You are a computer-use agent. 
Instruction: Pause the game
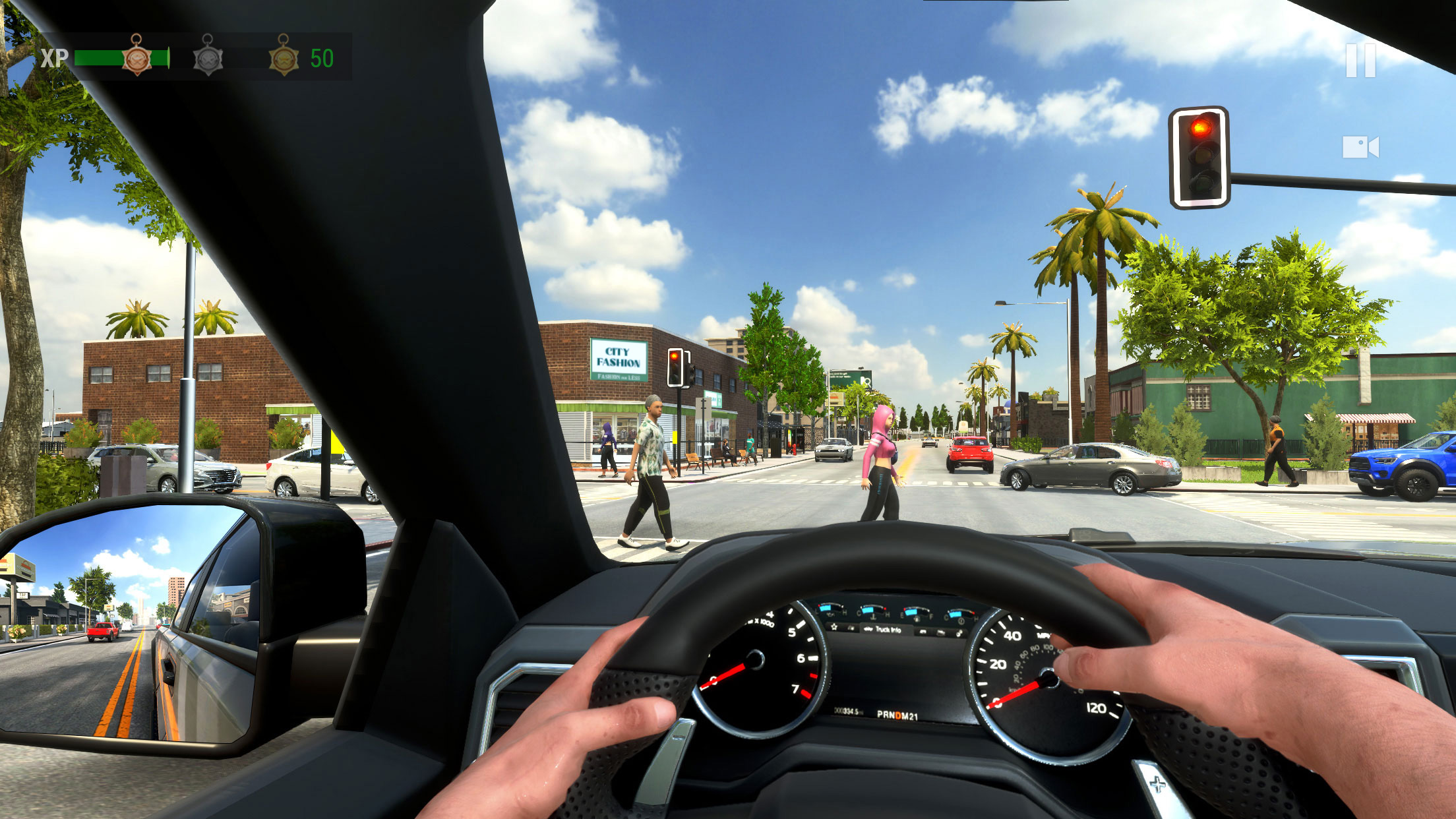coord(1361,60)
